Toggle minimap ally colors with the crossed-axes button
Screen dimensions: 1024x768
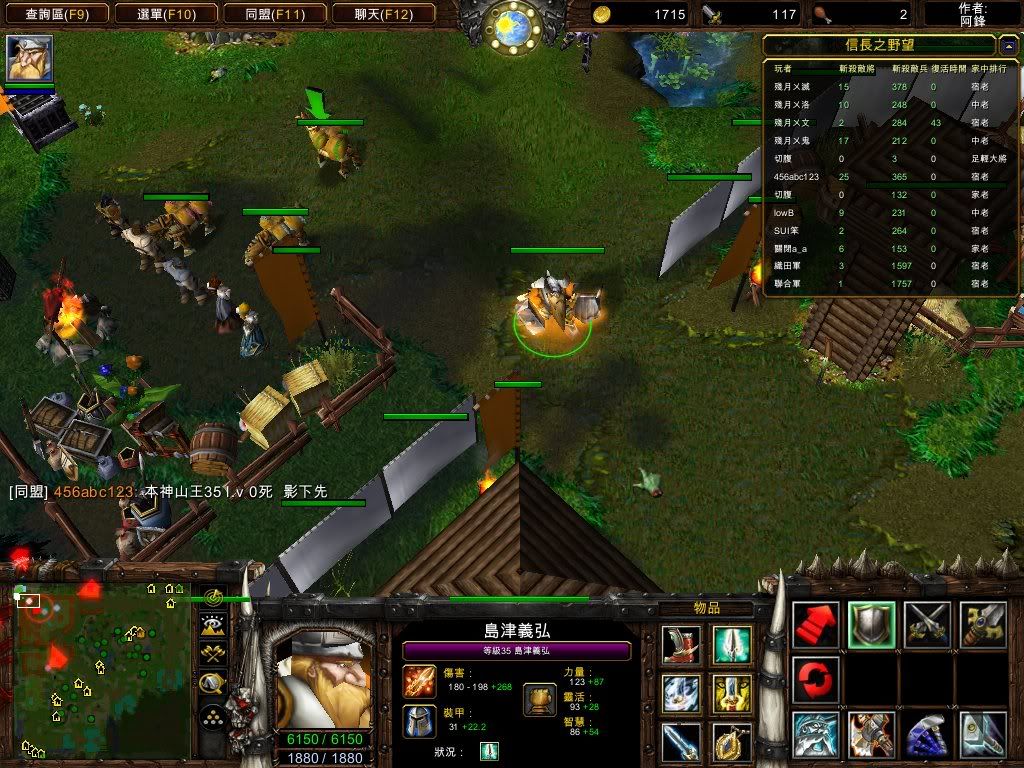pyautogui.click(x=212, y=655)
